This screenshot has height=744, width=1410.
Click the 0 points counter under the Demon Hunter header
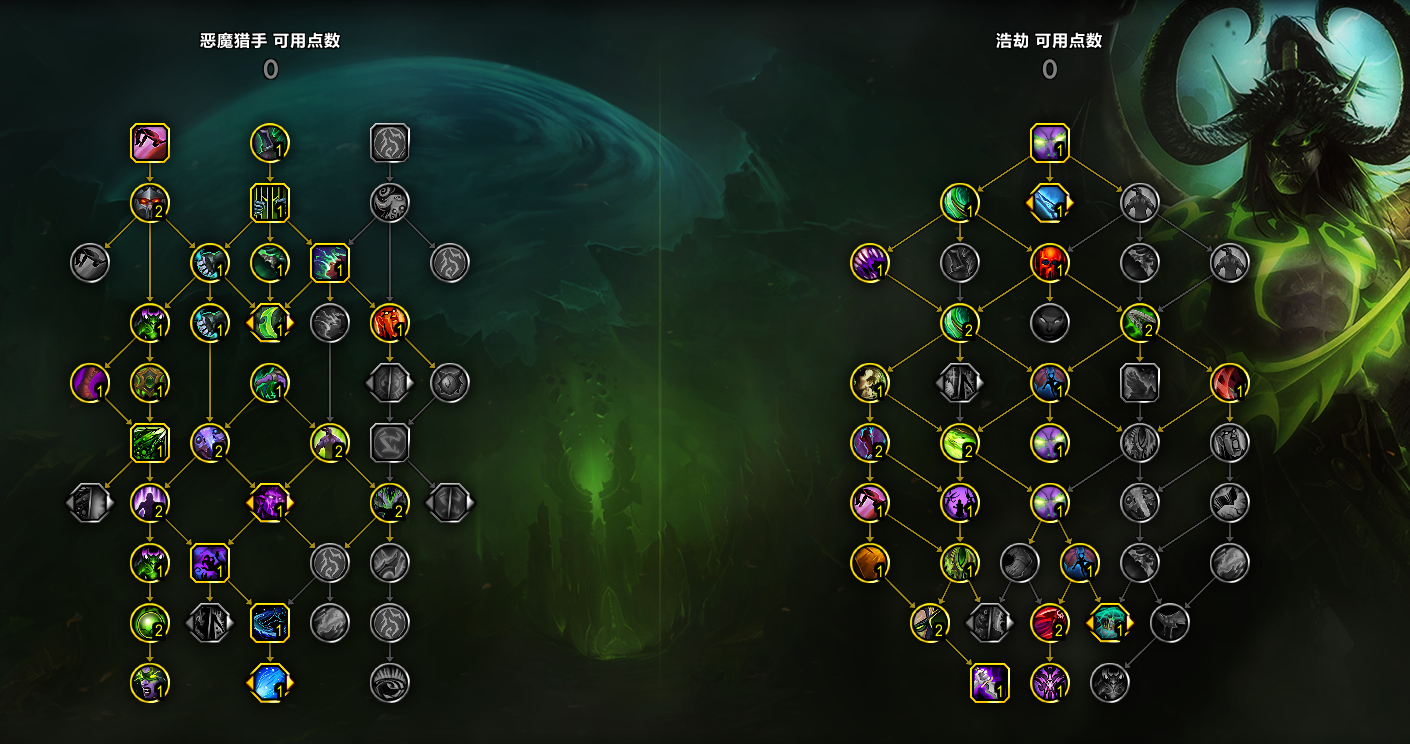click(x=270, y=69)
